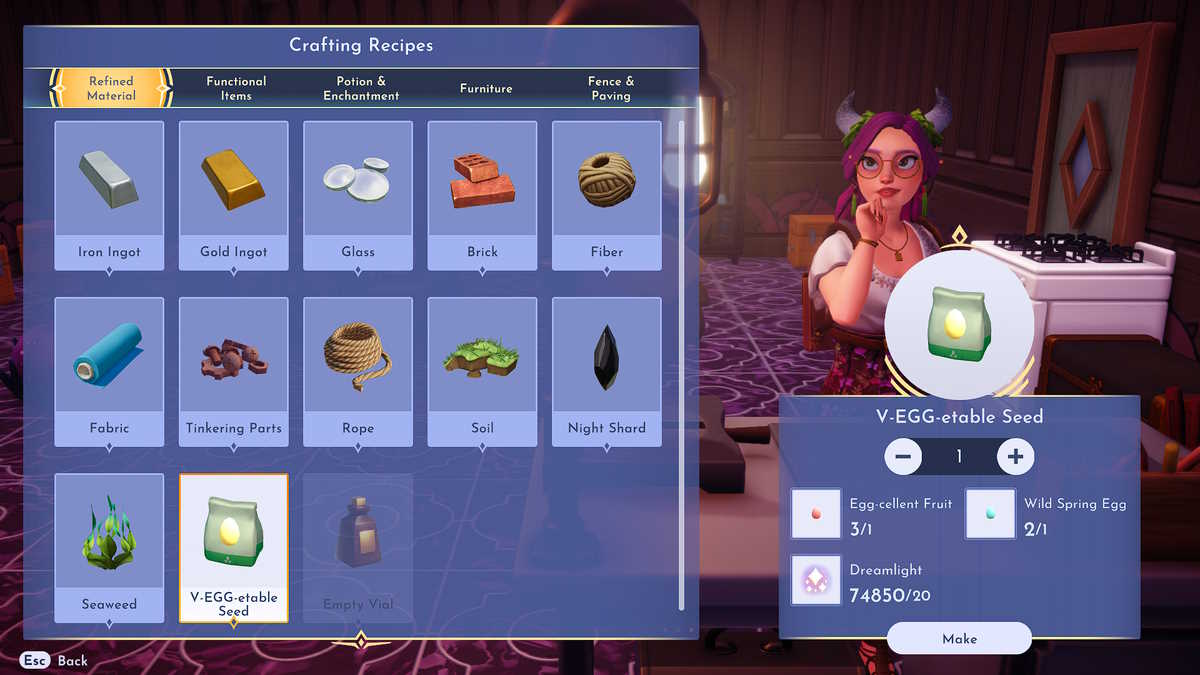
Task: Pick the Rope recipe
Action: click(x=358, y=371)
